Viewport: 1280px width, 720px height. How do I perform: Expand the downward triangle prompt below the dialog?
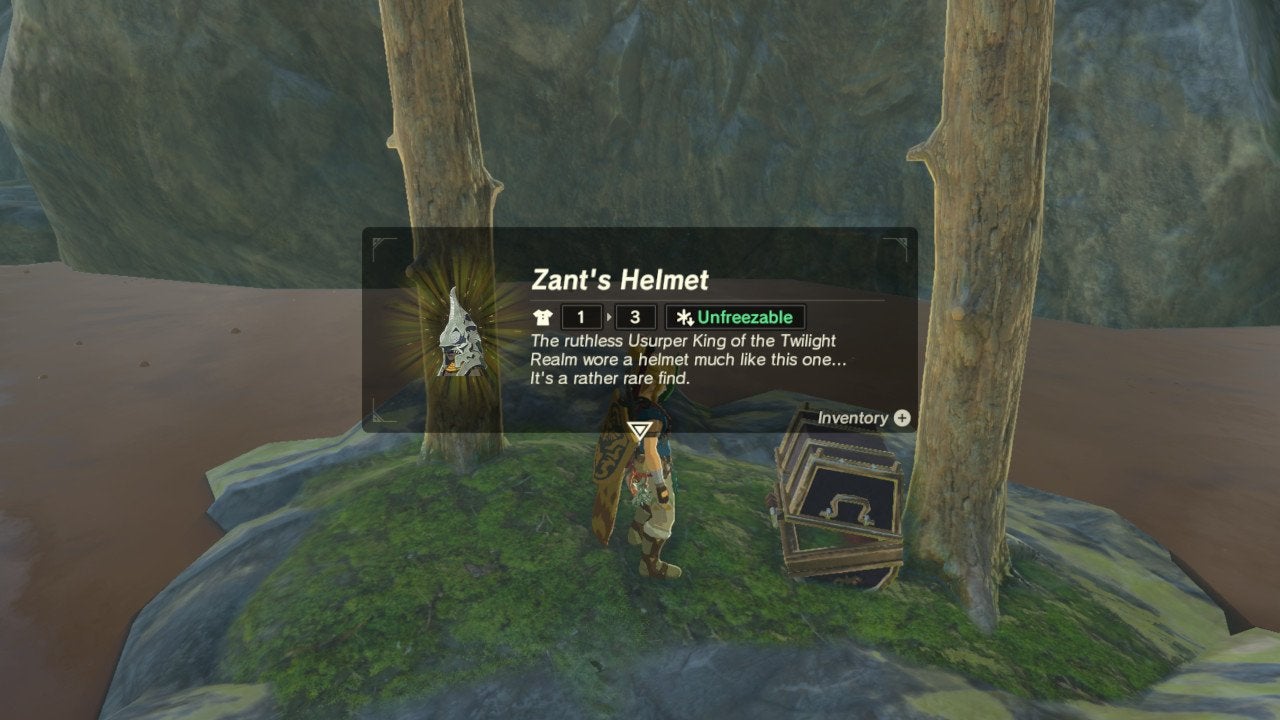click(x=637, y=432)
